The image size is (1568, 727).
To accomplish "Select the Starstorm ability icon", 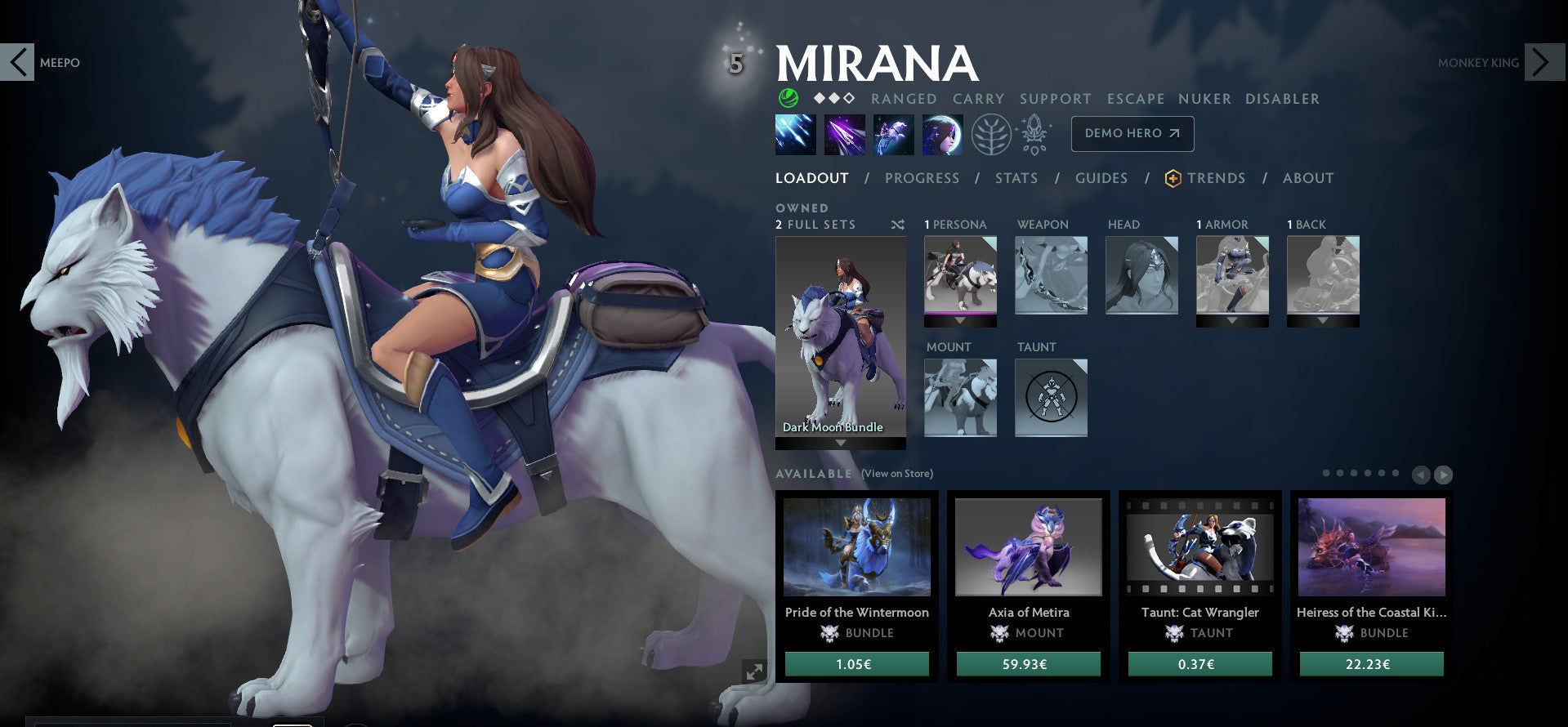I will coord(795,134).
